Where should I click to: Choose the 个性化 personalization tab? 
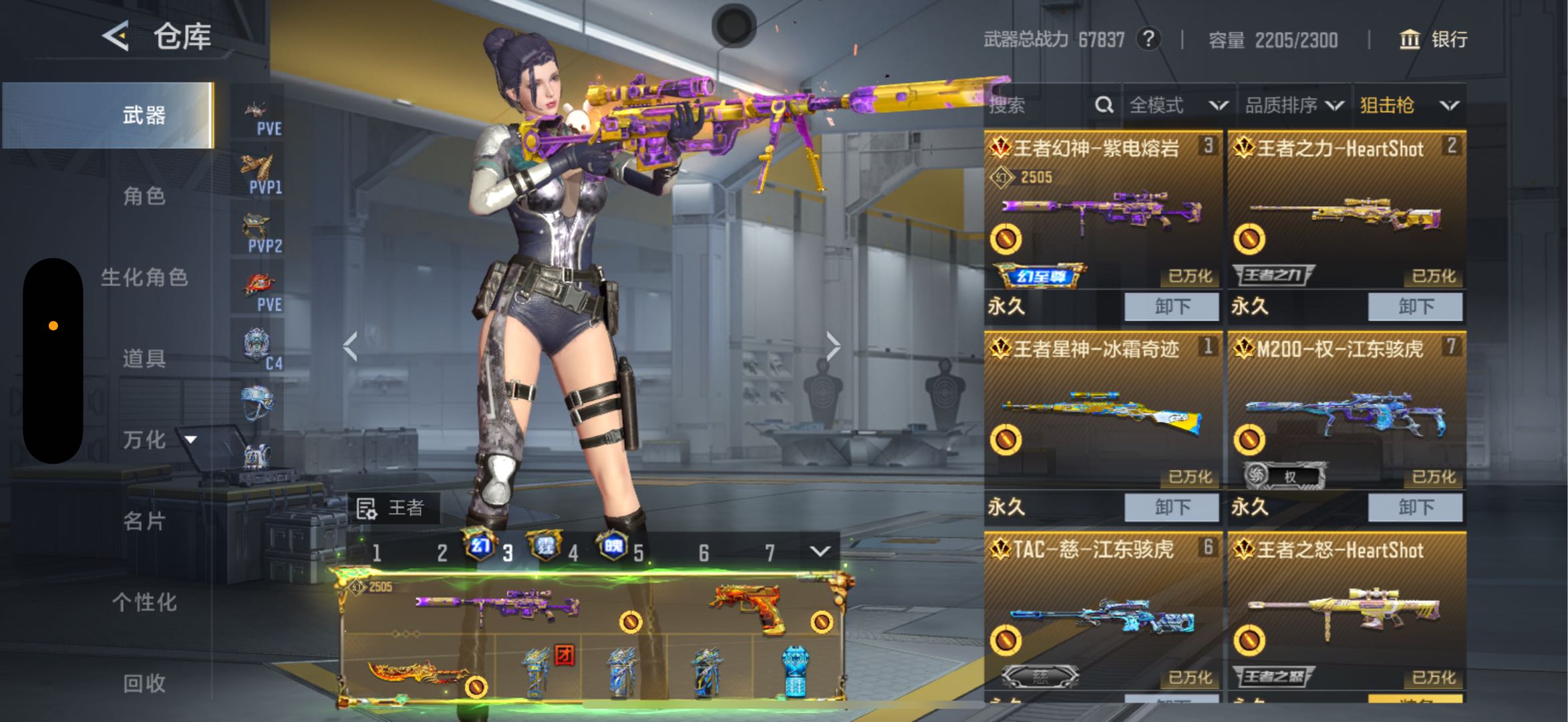[x=144, y=602]
